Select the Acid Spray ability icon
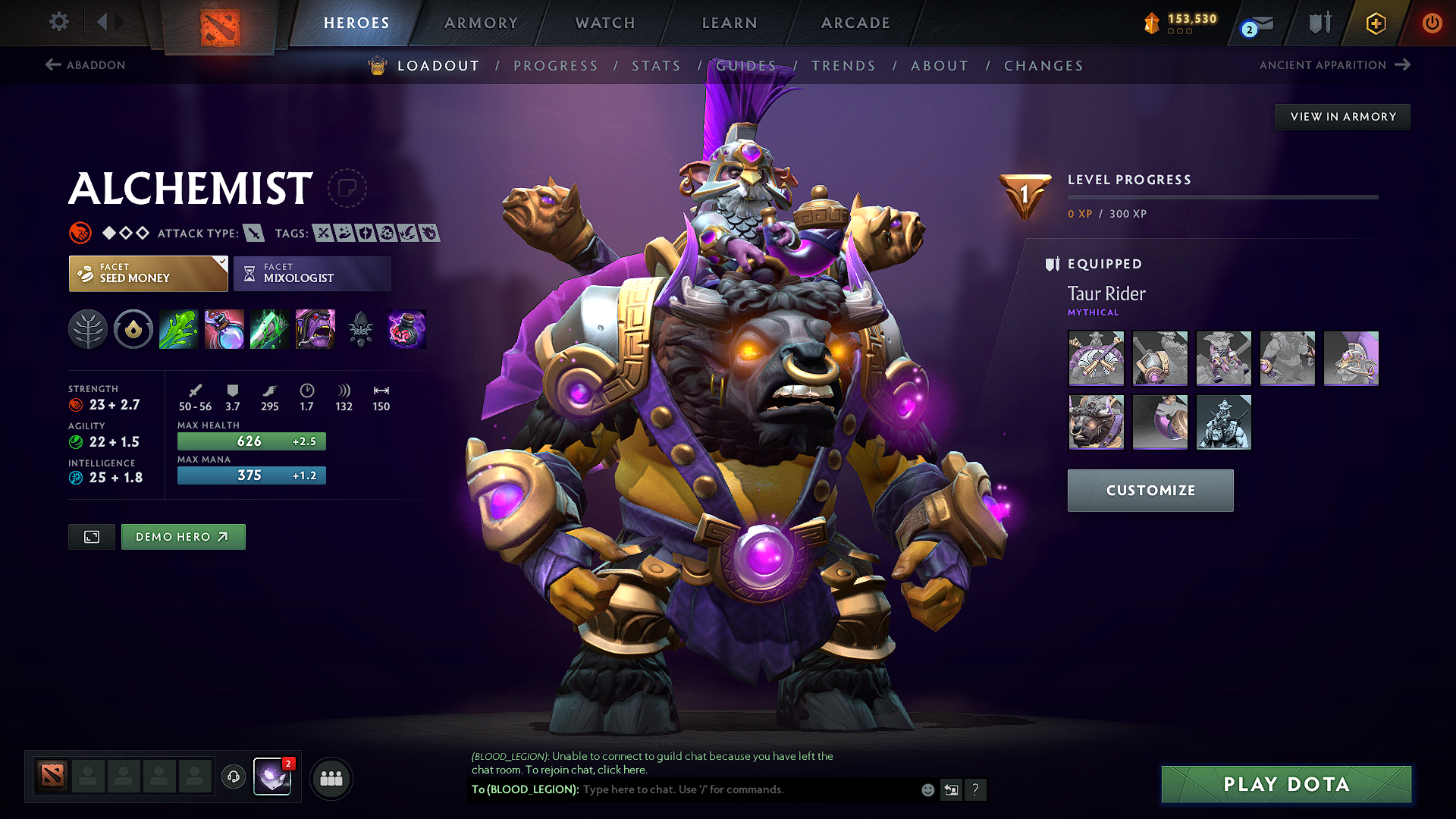Image resolution: width=1456 pixels, height=819 pixels. [178, 329]
